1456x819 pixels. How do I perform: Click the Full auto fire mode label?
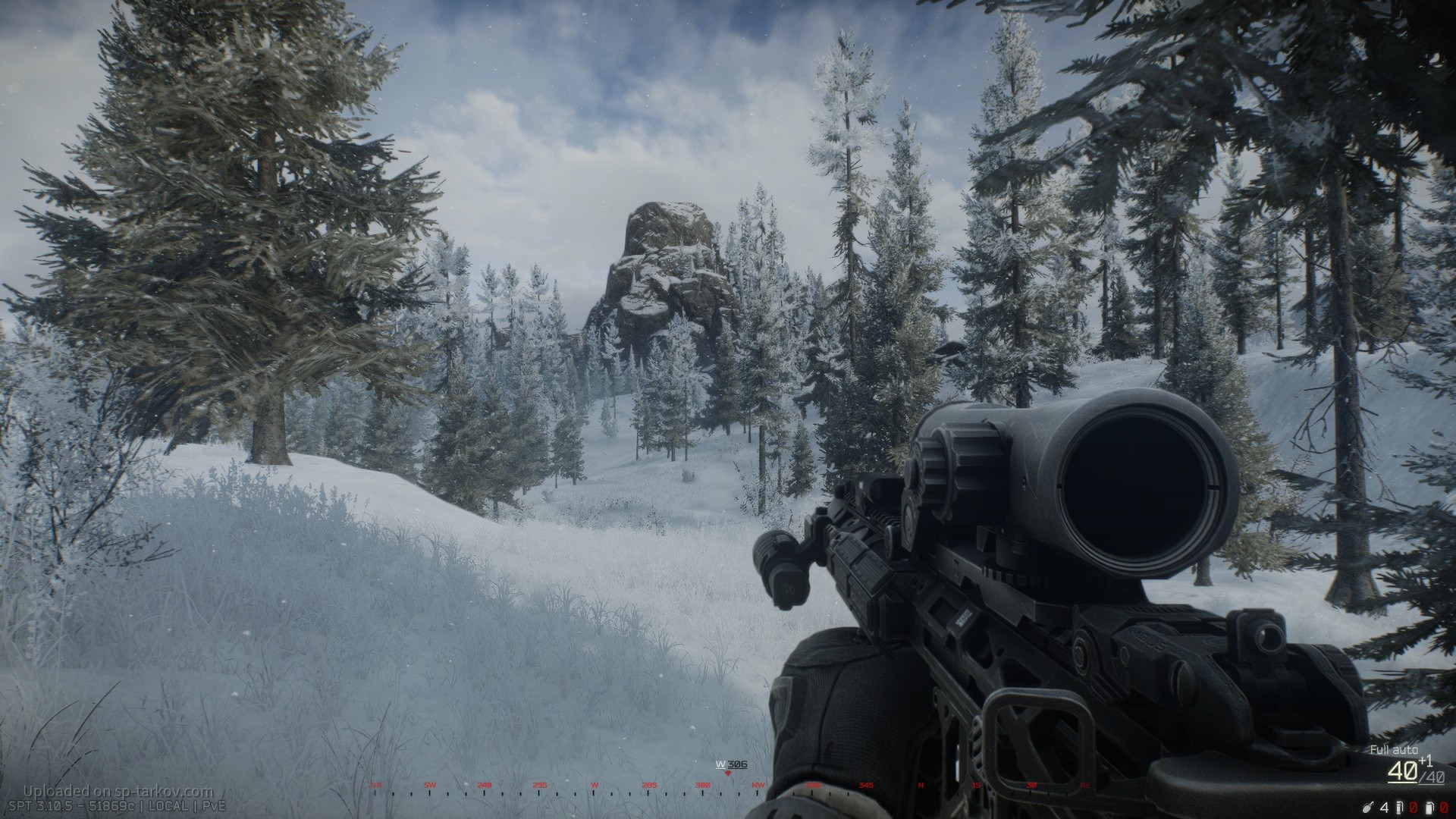(x=1391, y=750)
